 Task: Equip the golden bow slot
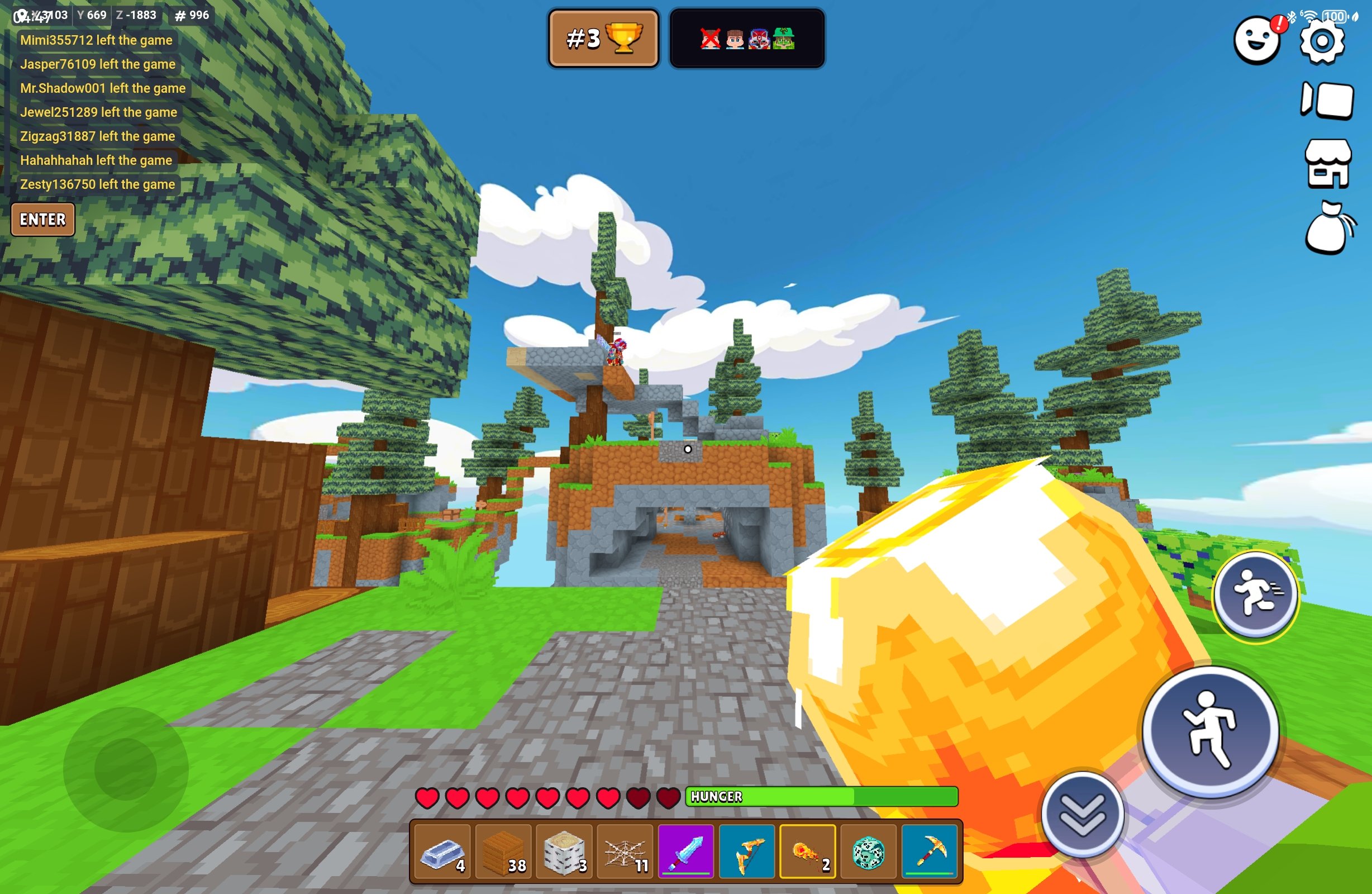coord(747,852)
